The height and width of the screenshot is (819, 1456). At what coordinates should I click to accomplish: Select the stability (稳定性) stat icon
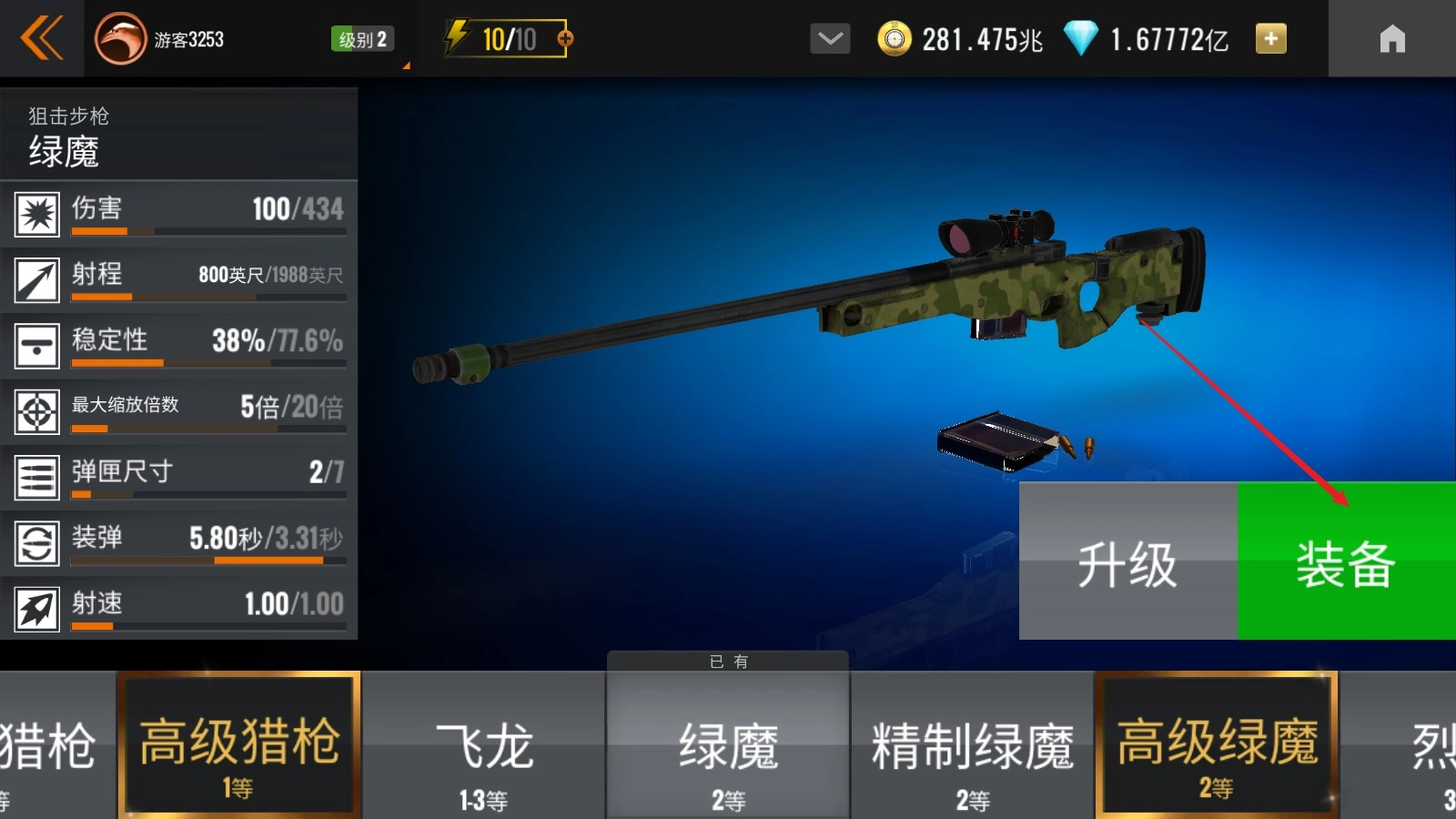click(x=36, y=344)
